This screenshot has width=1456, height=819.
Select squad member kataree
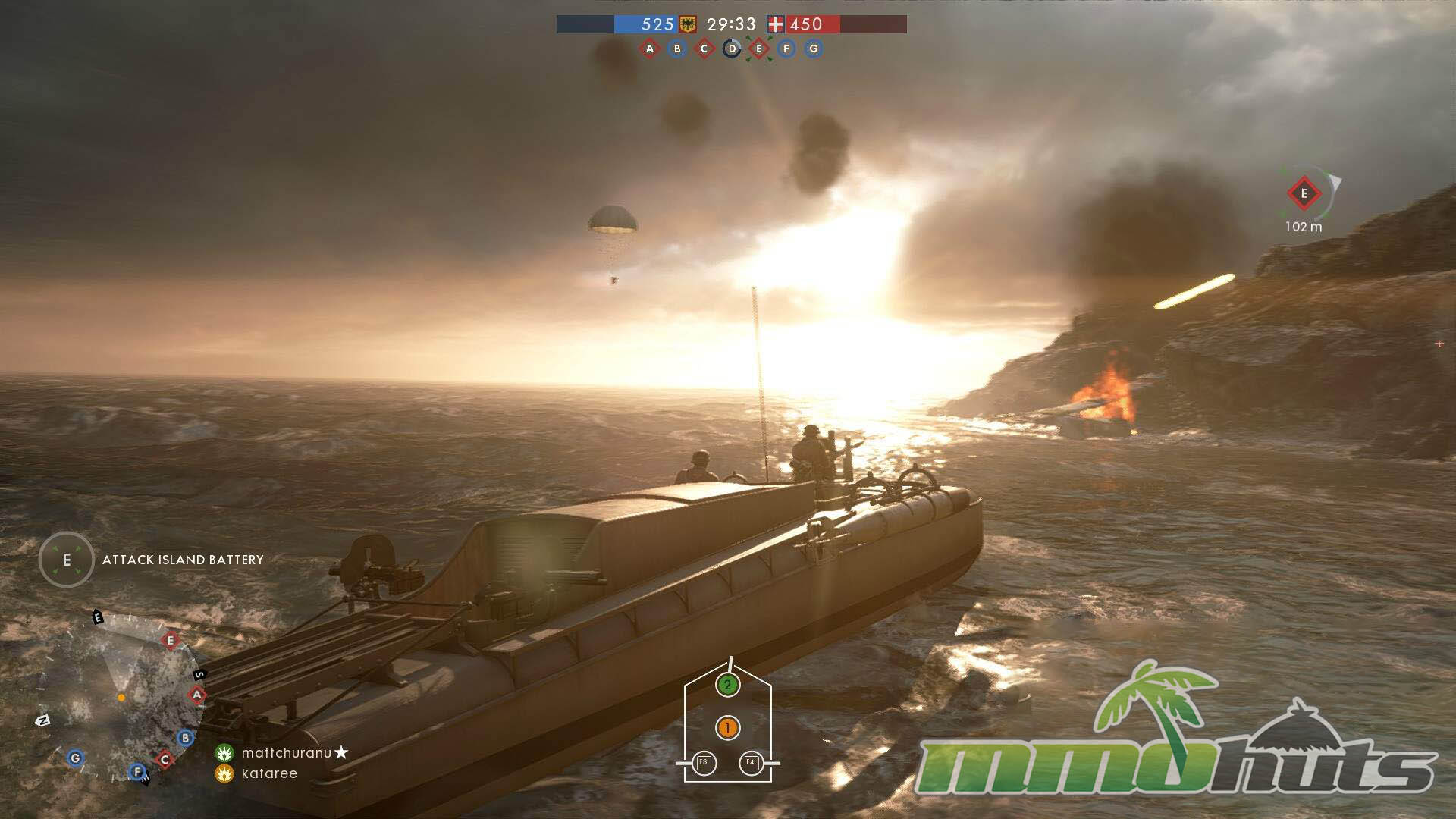coord(269,773)
